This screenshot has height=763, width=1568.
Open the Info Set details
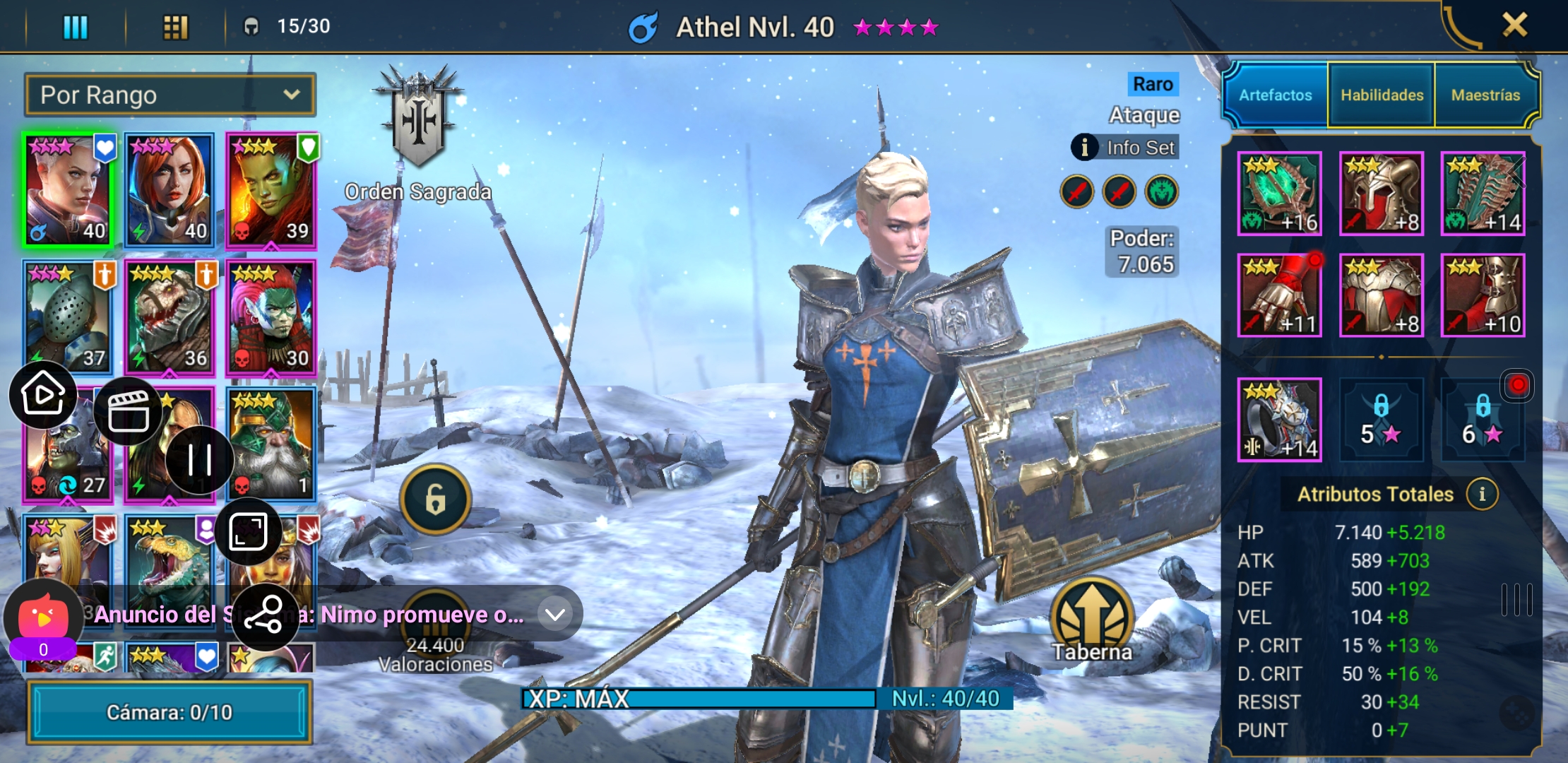coord(1124,148)
